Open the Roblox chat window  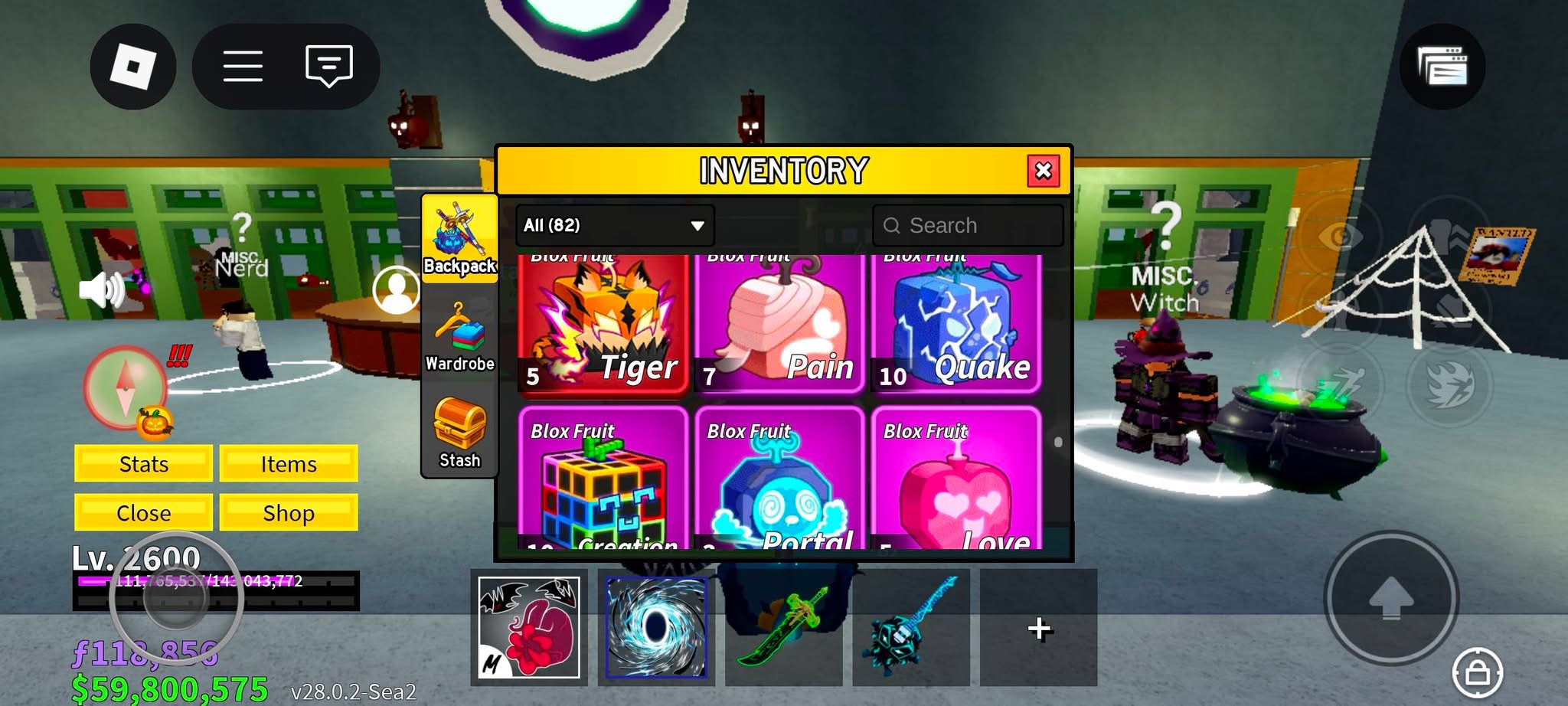[328, 67]
